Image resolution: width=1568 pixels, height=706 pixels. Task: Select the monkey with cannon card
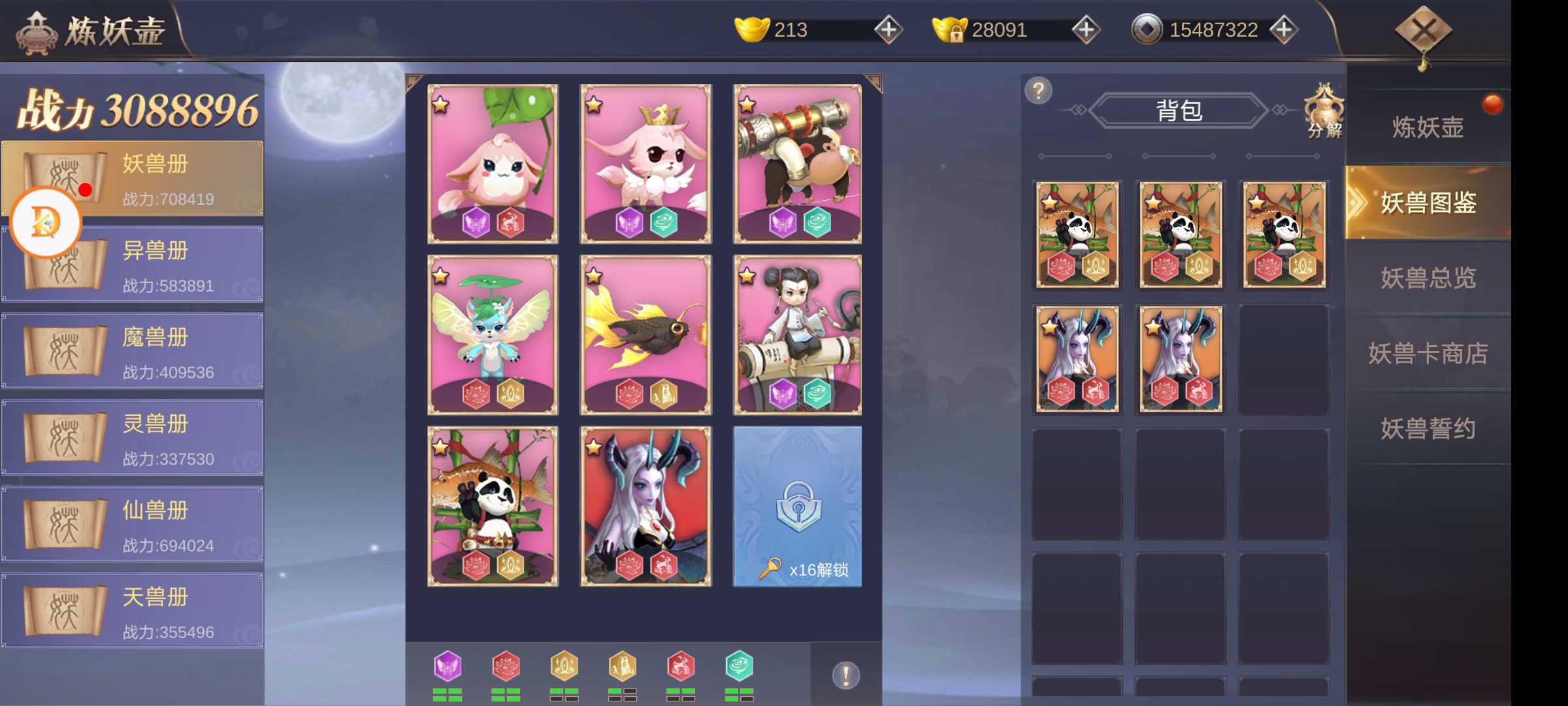point(797,163)
